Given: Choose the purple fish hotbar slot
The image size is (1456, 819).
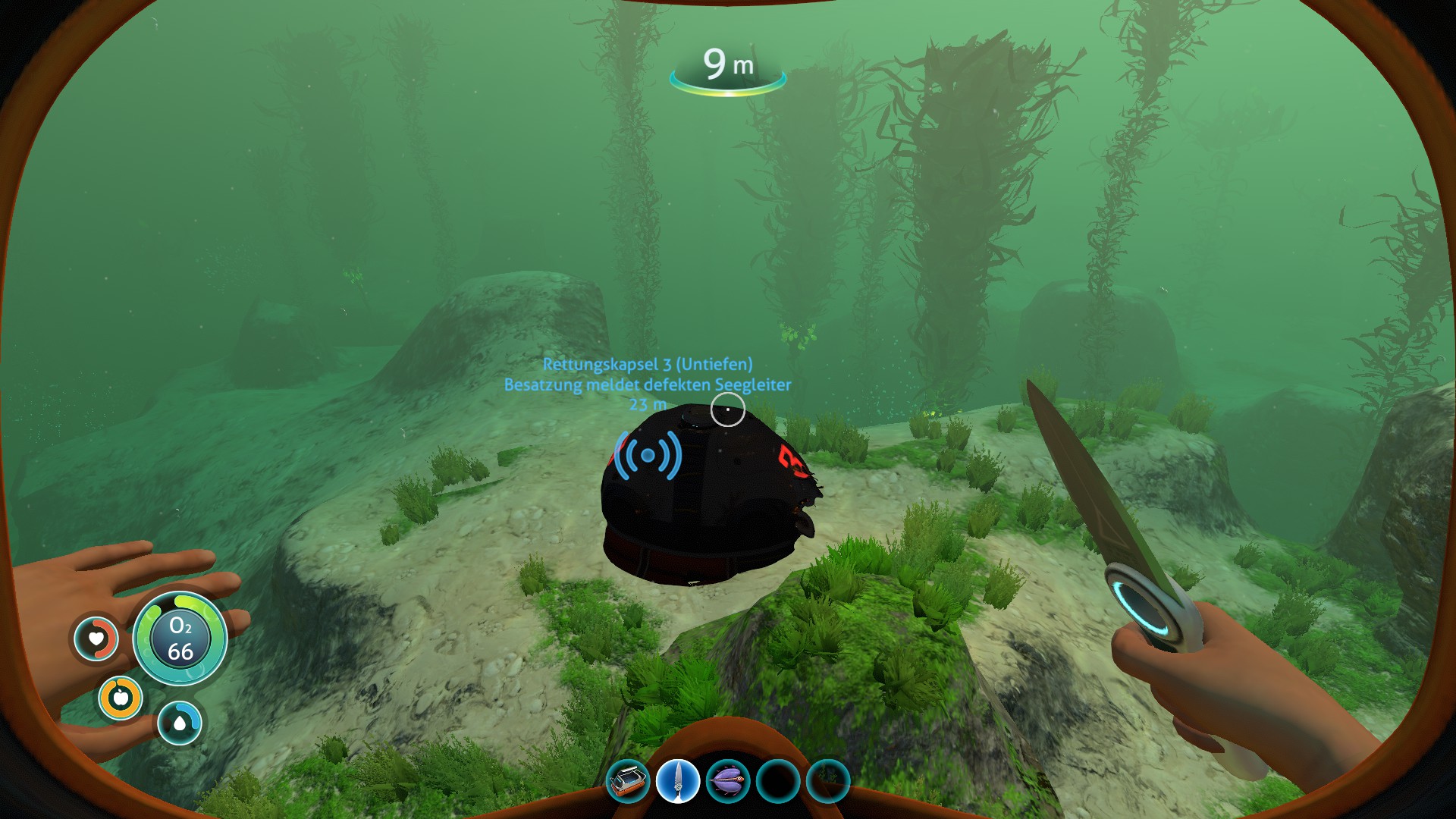Looking at the screenshot, I should 727,781.
